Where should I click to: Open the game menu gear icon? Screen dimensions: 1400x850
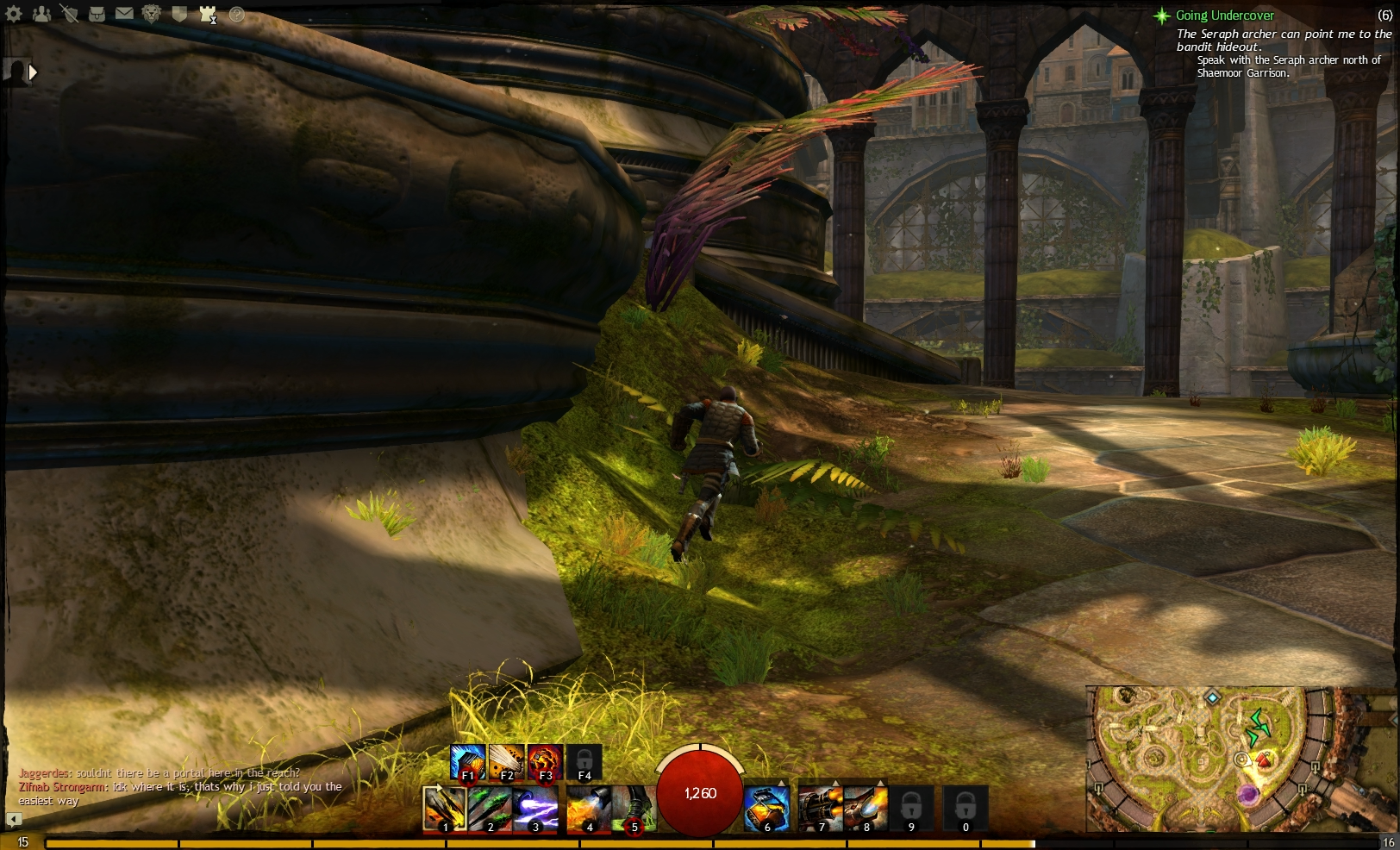click(13, 14)
